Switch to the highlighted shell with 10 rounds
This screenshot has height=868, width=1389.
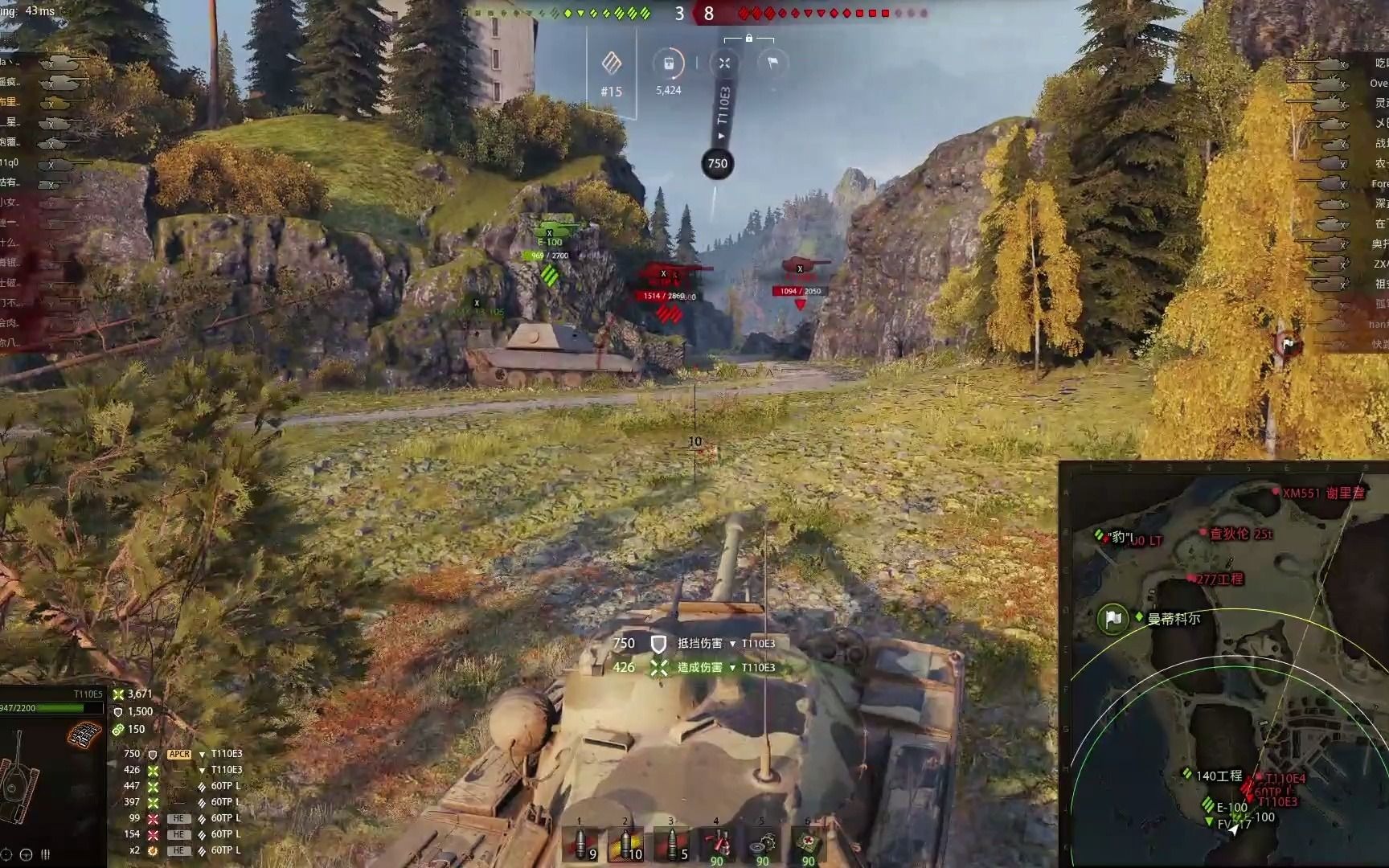click(x=627, y=844)
